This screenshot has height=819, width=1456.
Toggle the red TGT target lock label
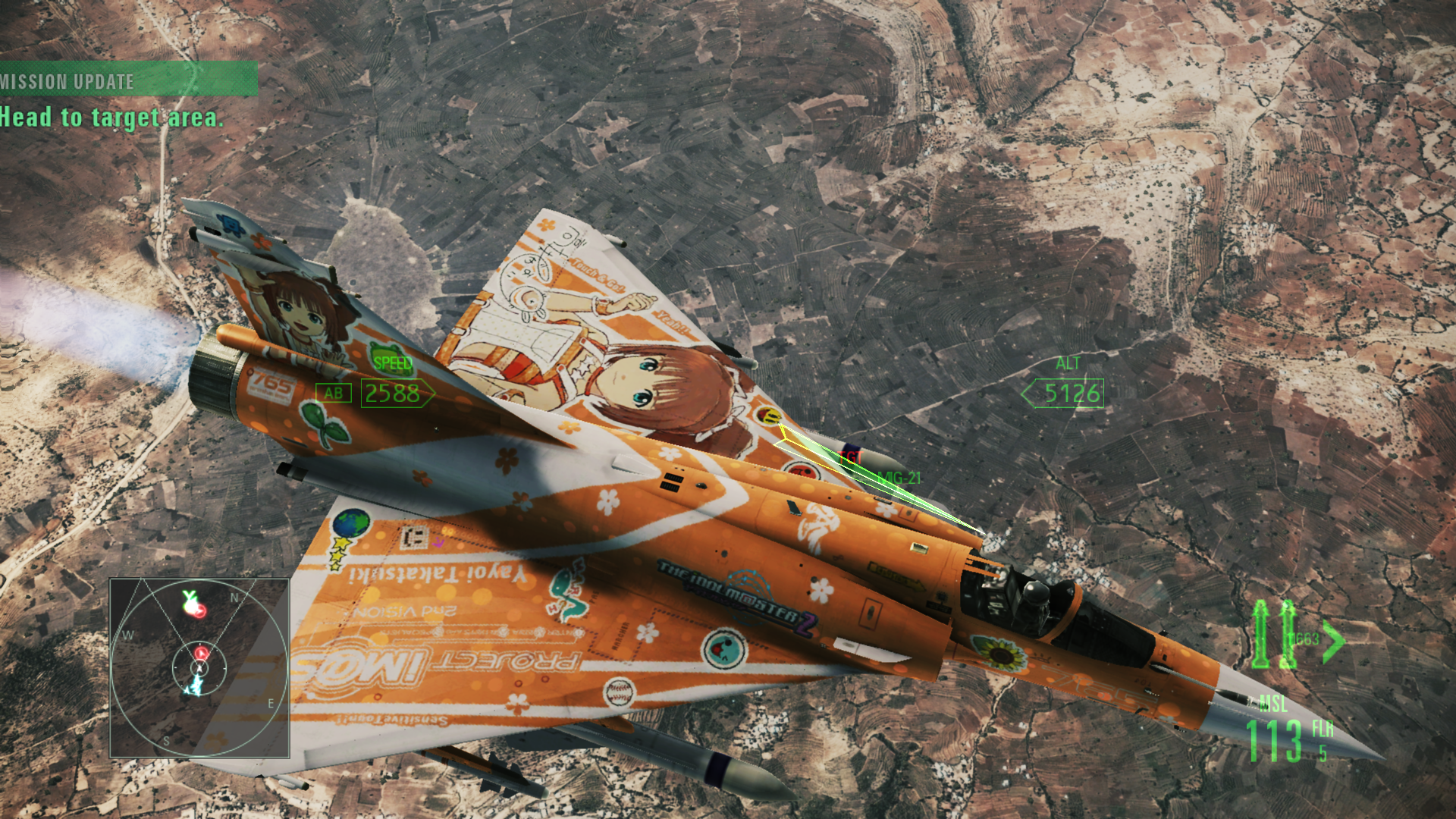click(x=851, y=458)
